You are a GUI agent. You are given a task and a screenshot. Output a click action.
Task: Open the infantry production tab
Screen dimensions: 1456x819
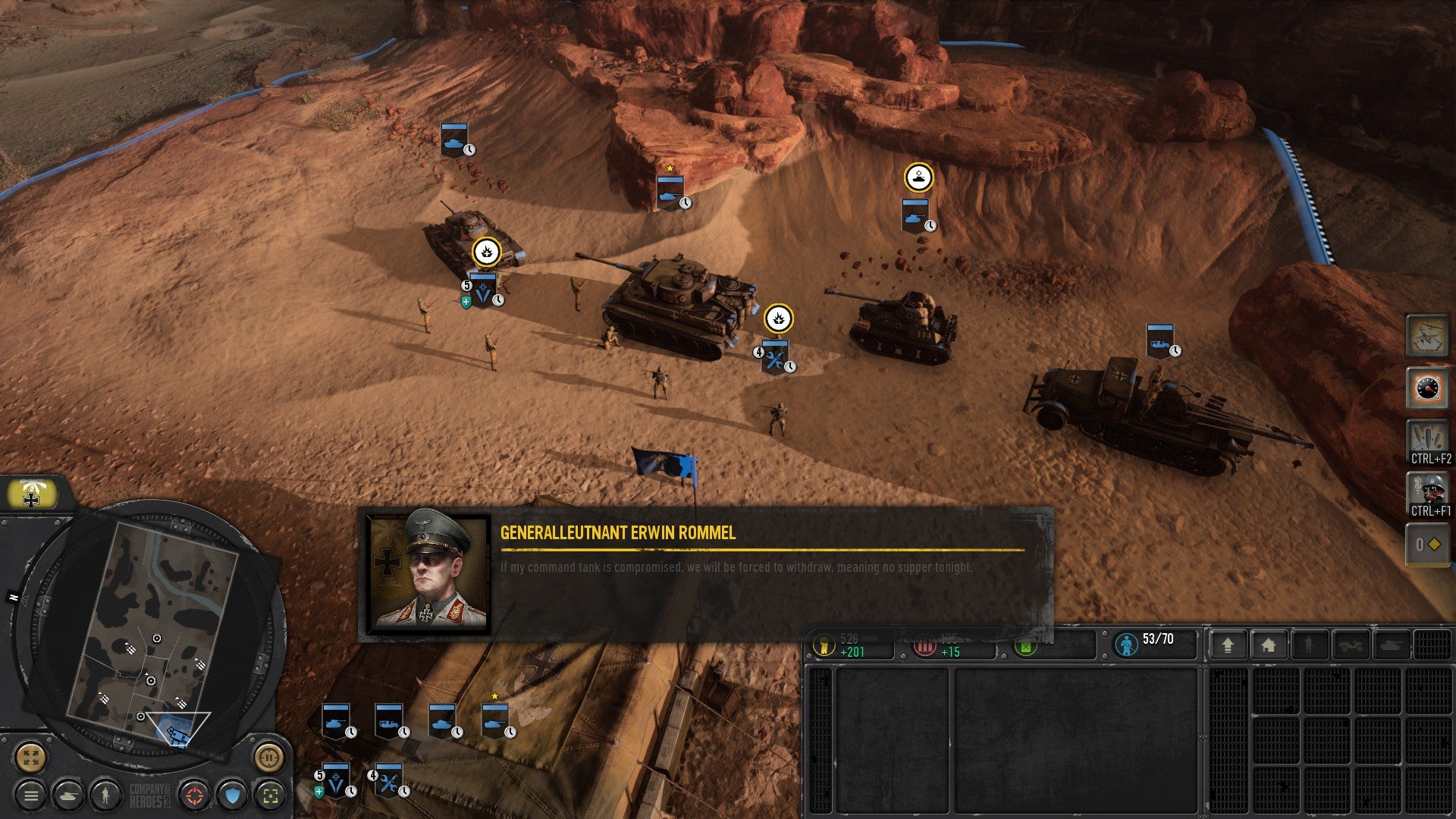click(1309, 643)
